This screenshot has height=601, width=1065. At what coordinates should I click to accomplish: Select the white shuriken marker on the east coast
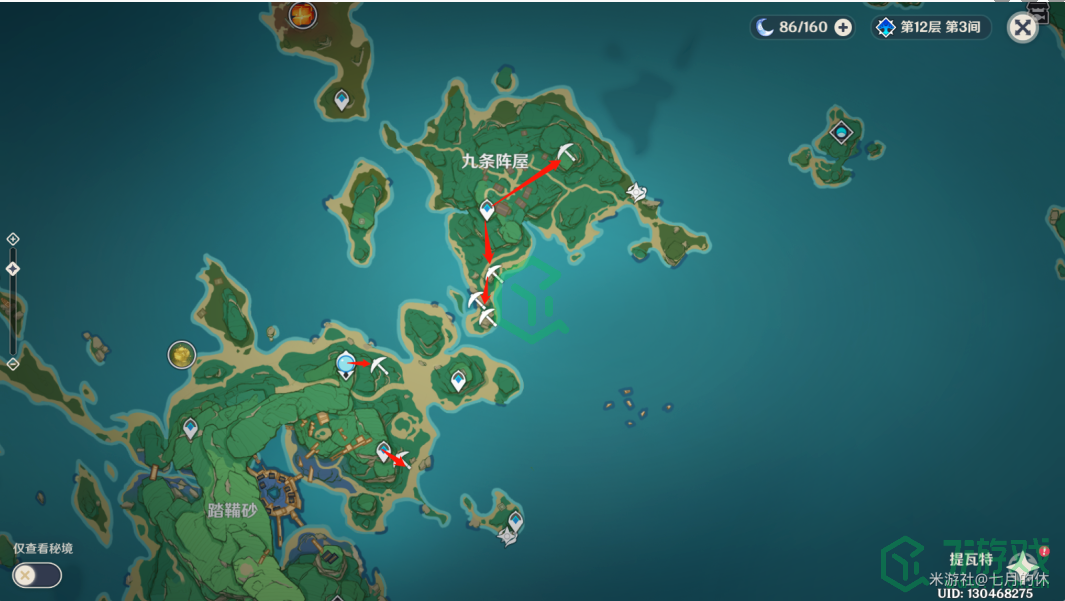tap(636, 192)
